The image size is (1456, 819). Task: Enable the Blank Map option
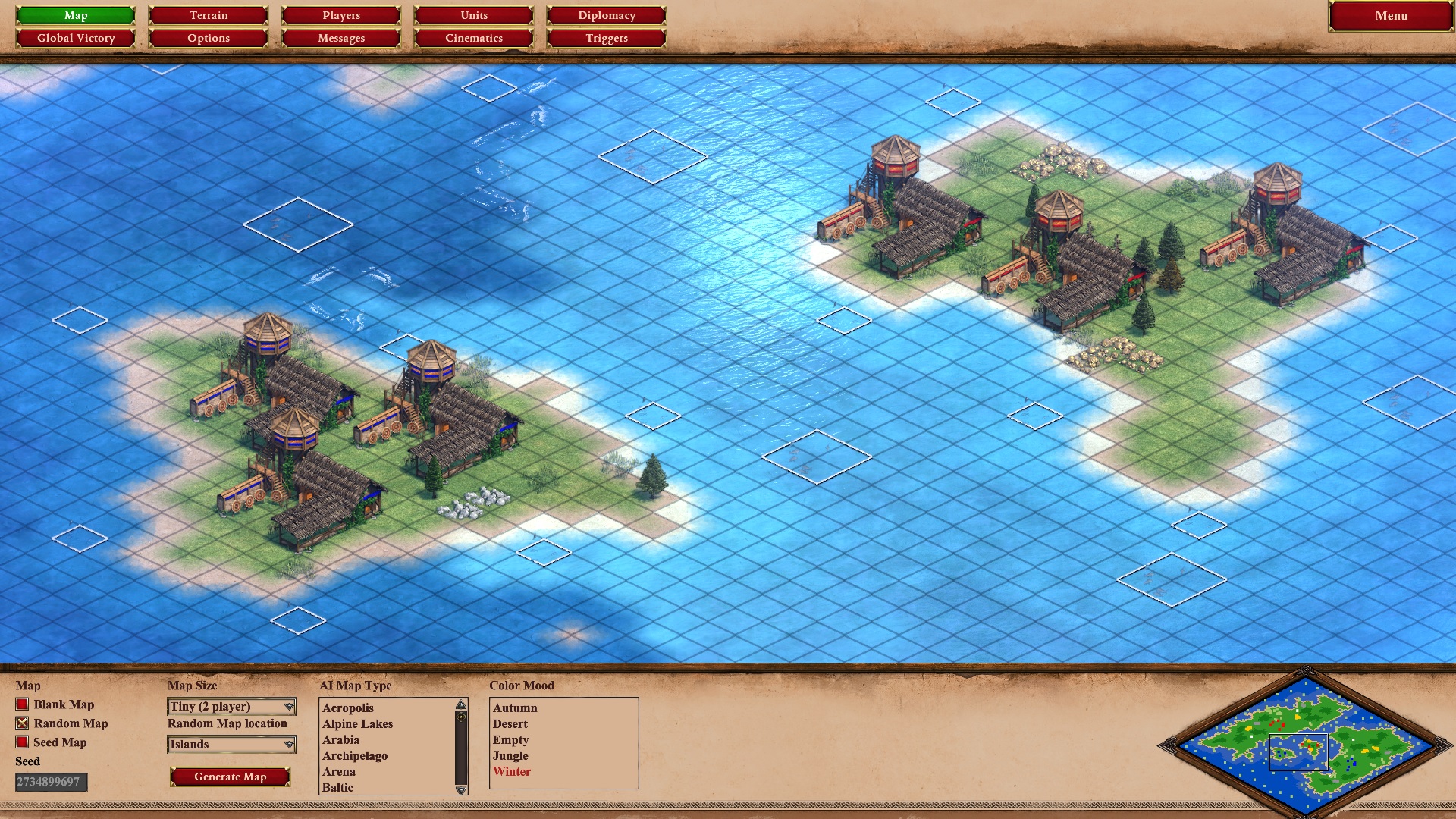click(22, 704)
